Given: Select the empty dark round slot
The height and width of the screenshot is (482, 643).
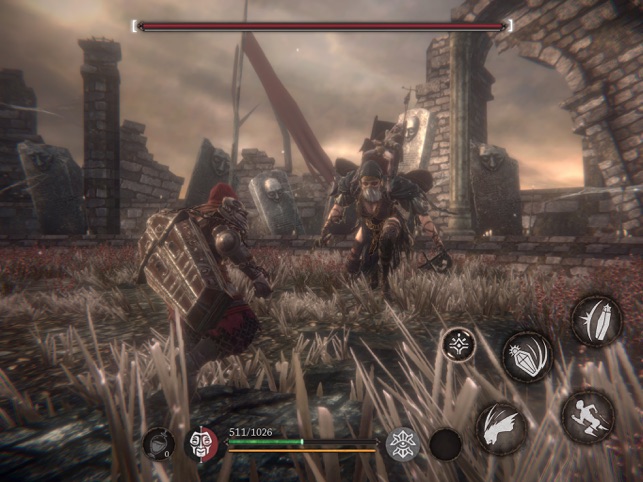Looking at the screenshot, I should [445, 444].
